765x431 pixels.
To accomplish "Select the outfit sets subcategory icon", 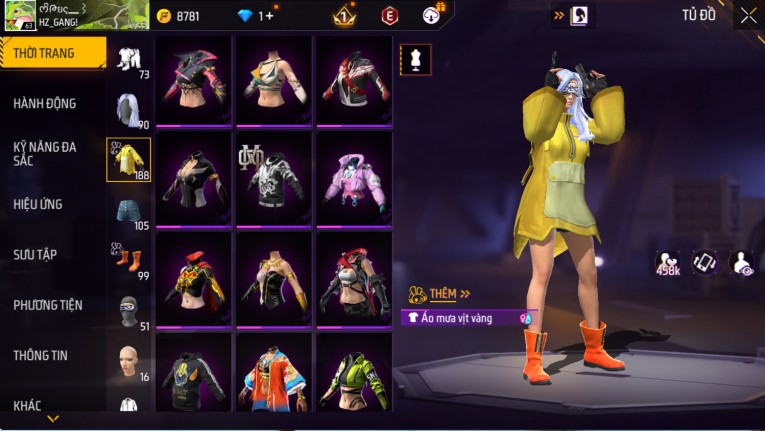I will coord(129,59).
